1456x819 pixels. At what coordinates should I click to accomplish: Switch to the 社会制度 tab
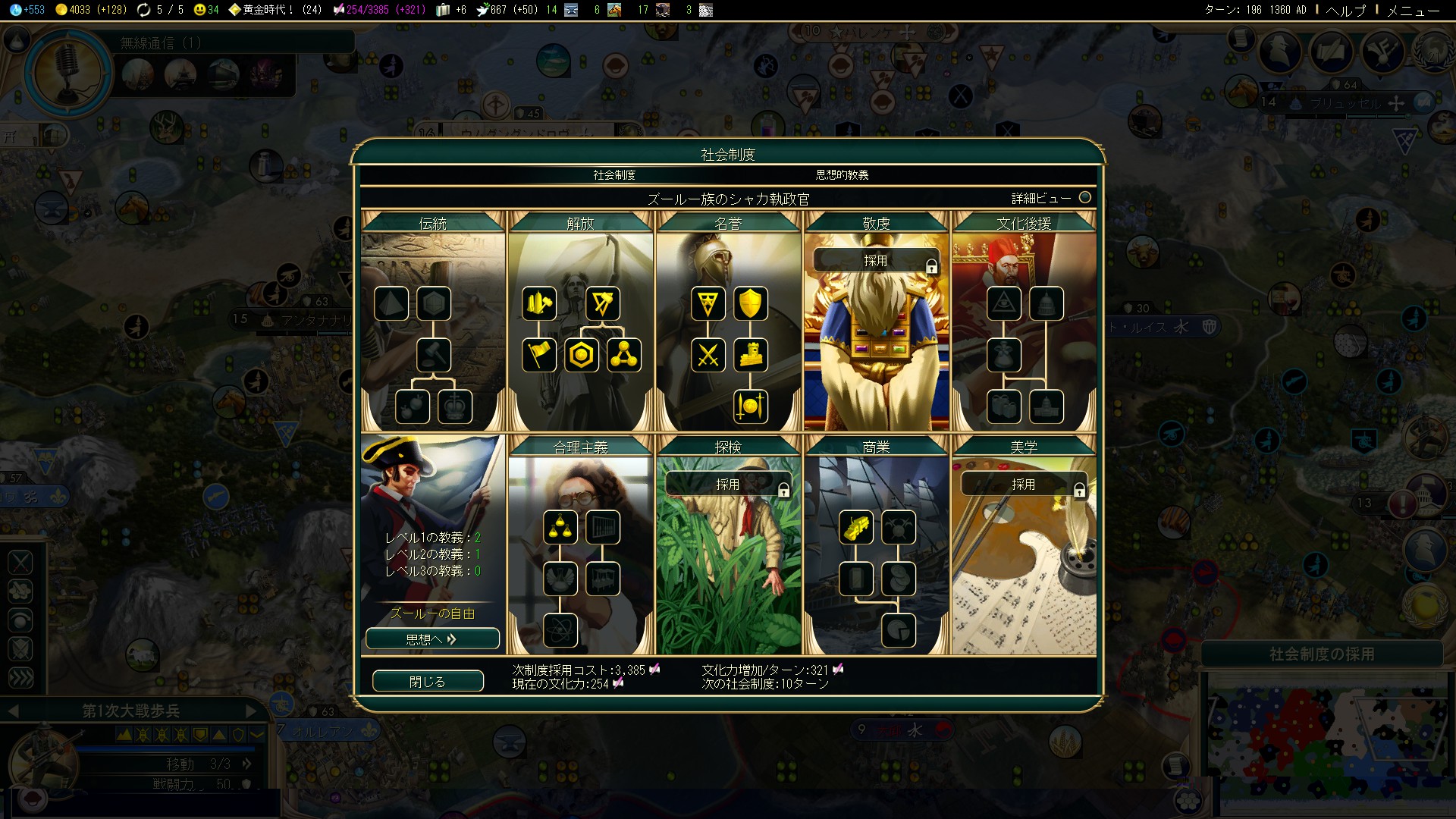tap(614, 175)
